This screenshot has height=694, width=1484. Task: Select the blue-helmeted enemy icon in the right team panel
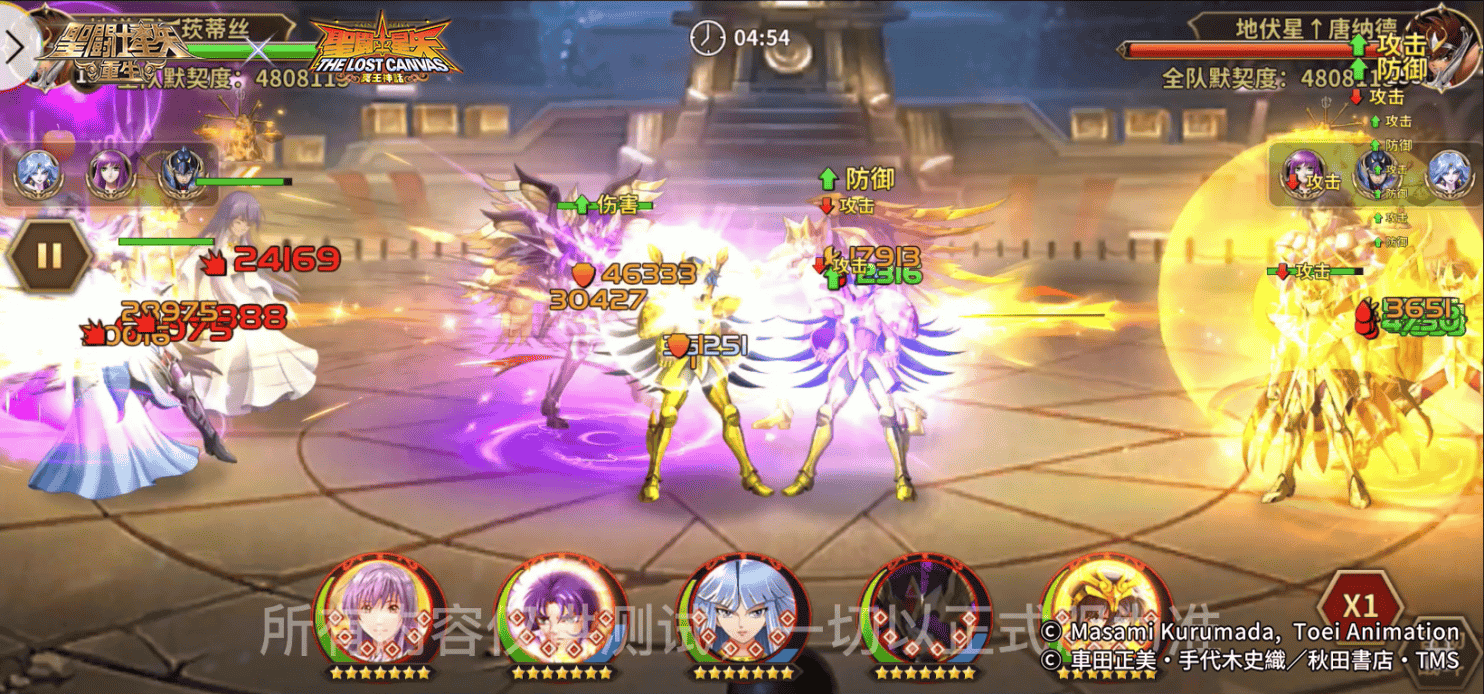[1376, 173]
